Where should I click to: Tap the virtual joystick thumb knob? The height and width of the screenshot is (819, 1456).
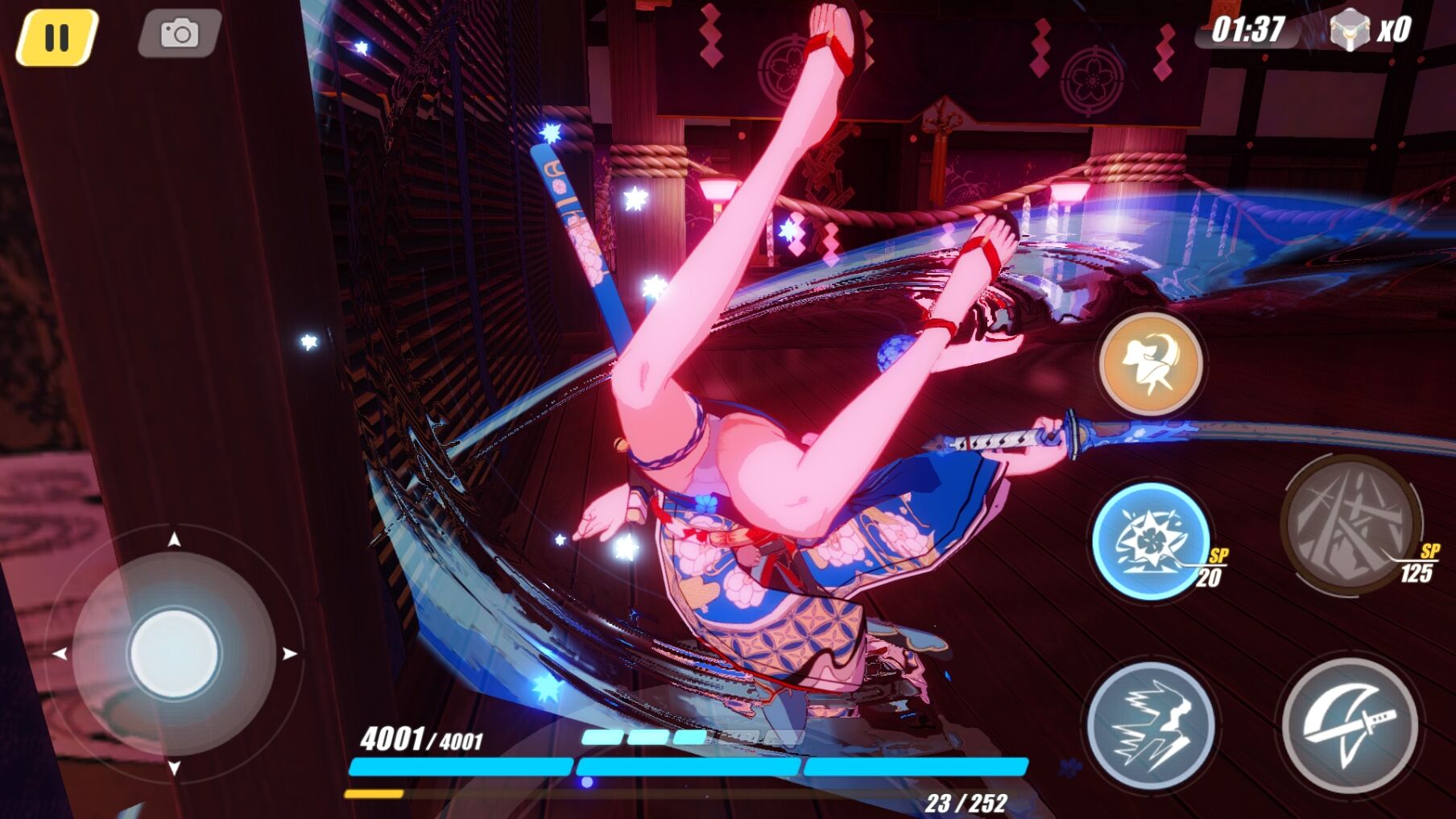[x=174, y=653]
